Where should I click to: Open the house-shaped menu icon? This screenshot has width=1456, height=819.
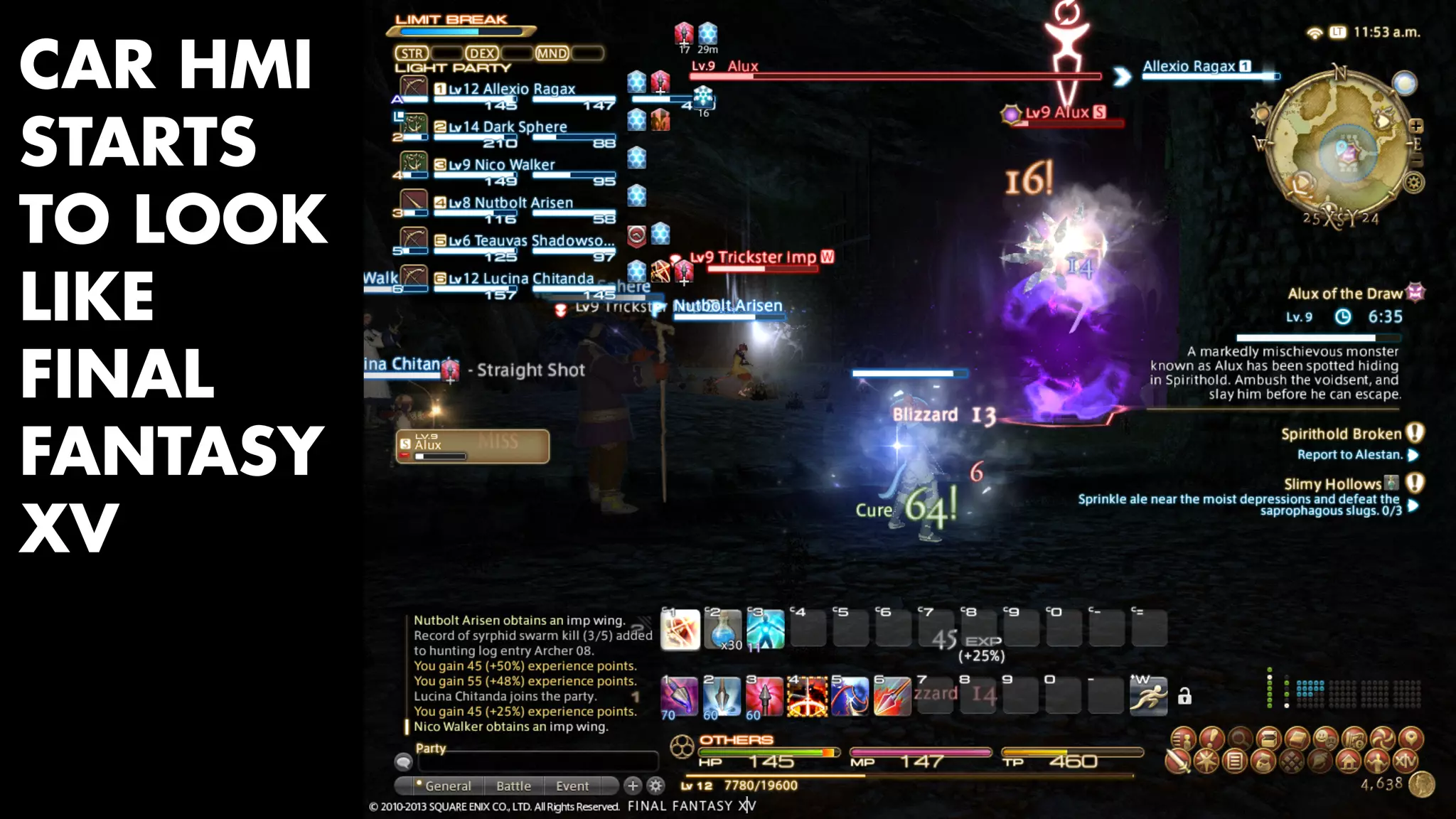tap(1348, 761)
